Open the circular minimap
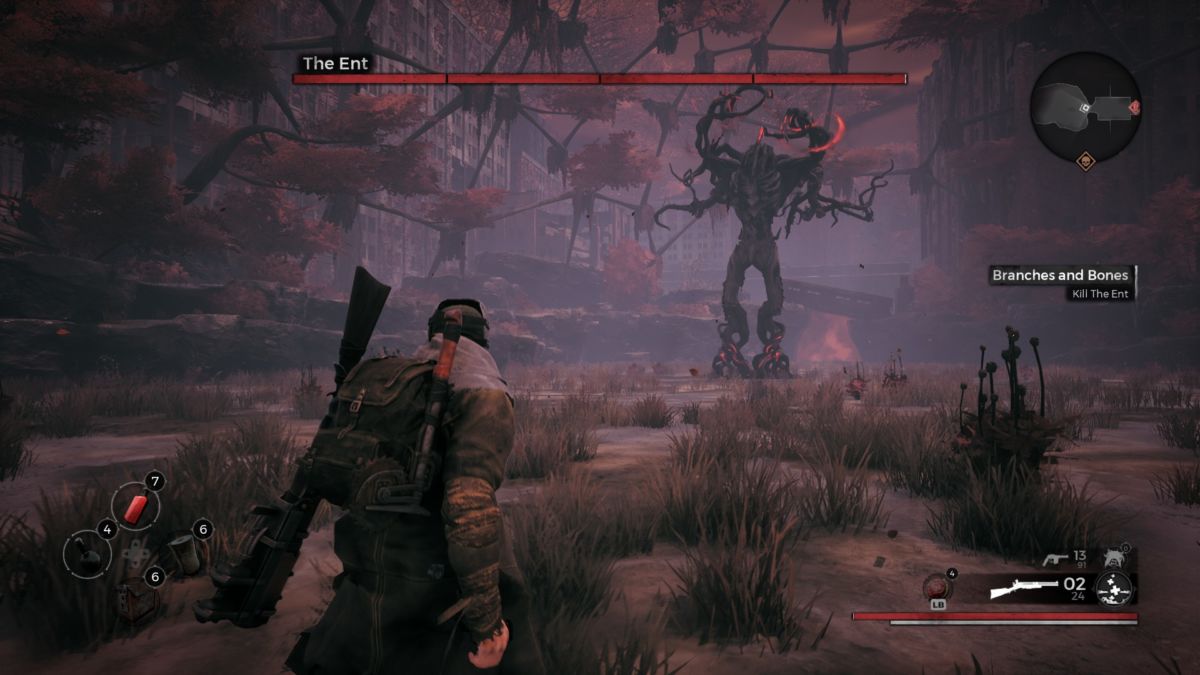 1085,107
